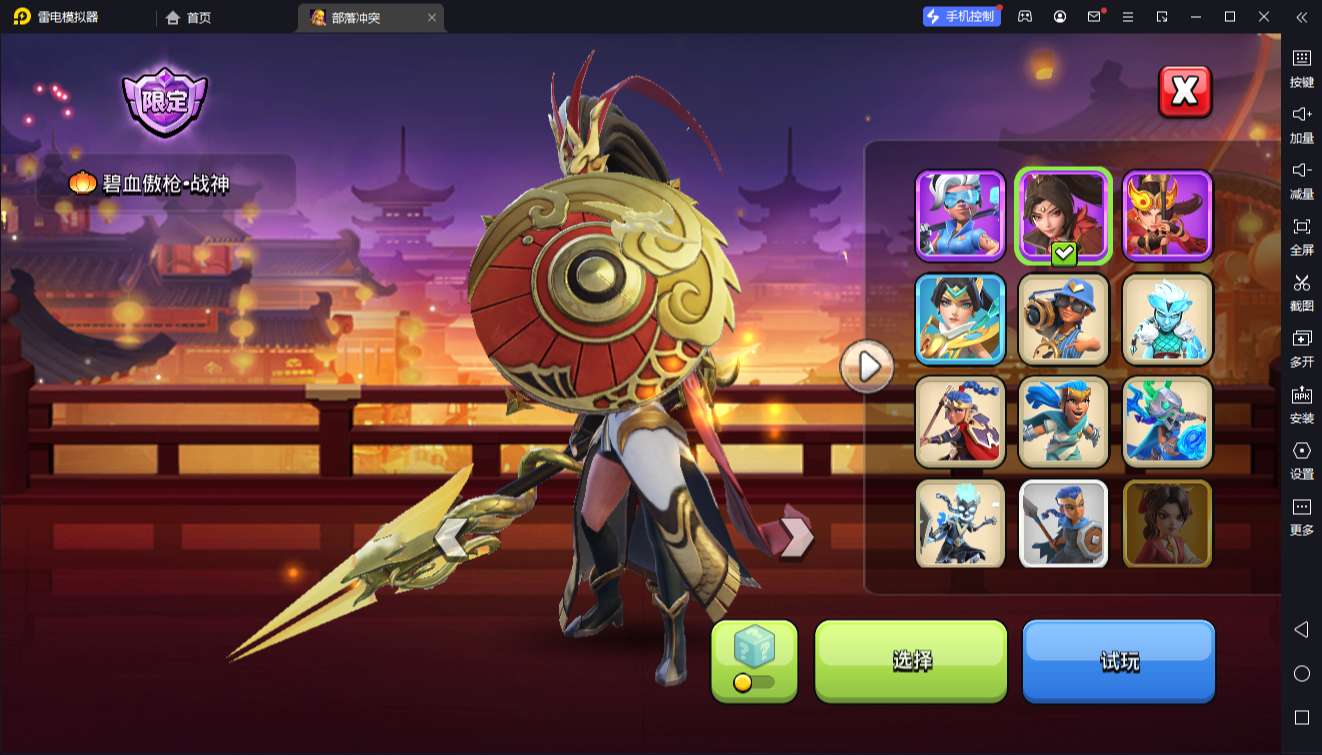Select the brown-haired girl in red skin
1322x755 pixels.
point(1167,524)
